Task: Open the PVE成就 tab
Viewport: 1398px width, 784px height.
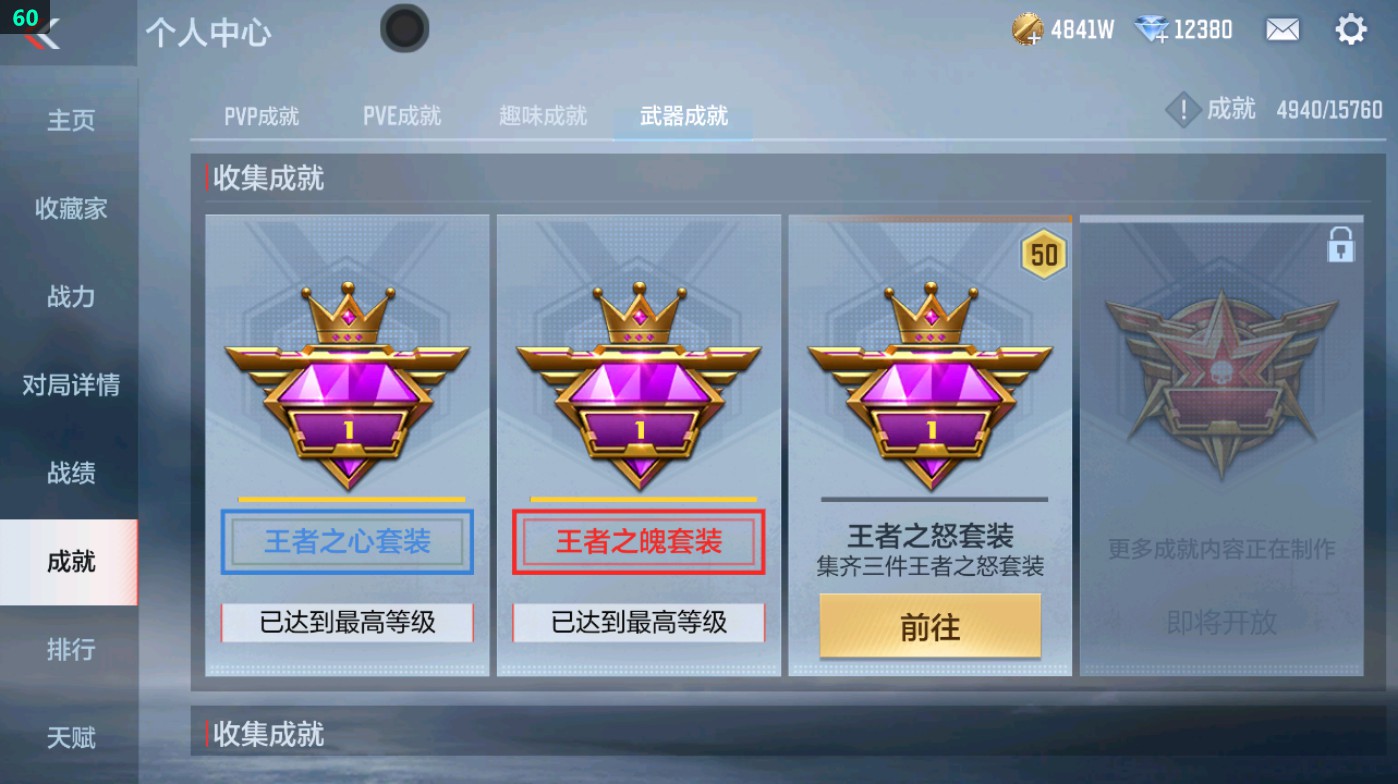Action: click(402, 115)
